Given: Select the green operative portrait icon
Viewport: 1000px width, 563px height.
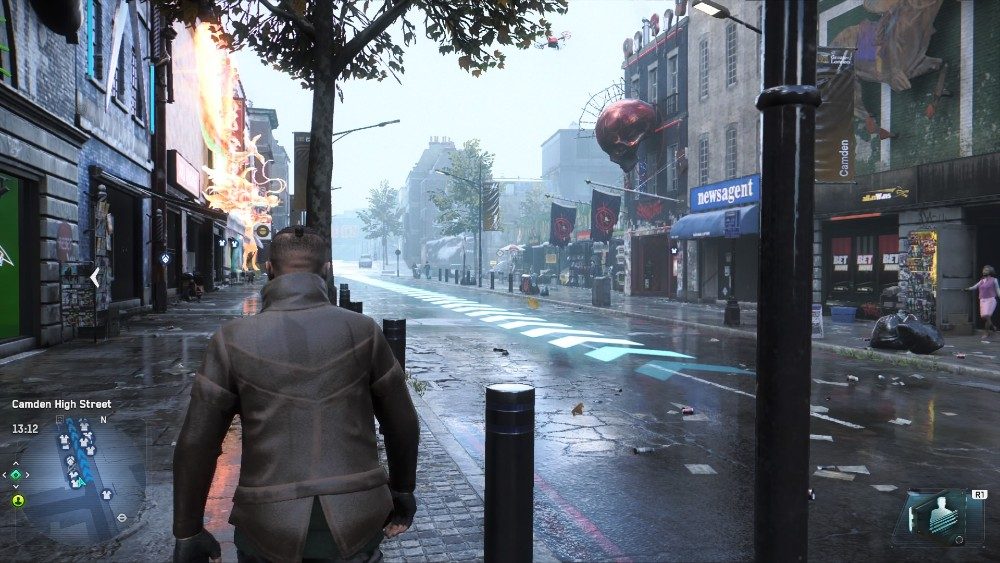Looking at the screenshot, I should point(17,500).
